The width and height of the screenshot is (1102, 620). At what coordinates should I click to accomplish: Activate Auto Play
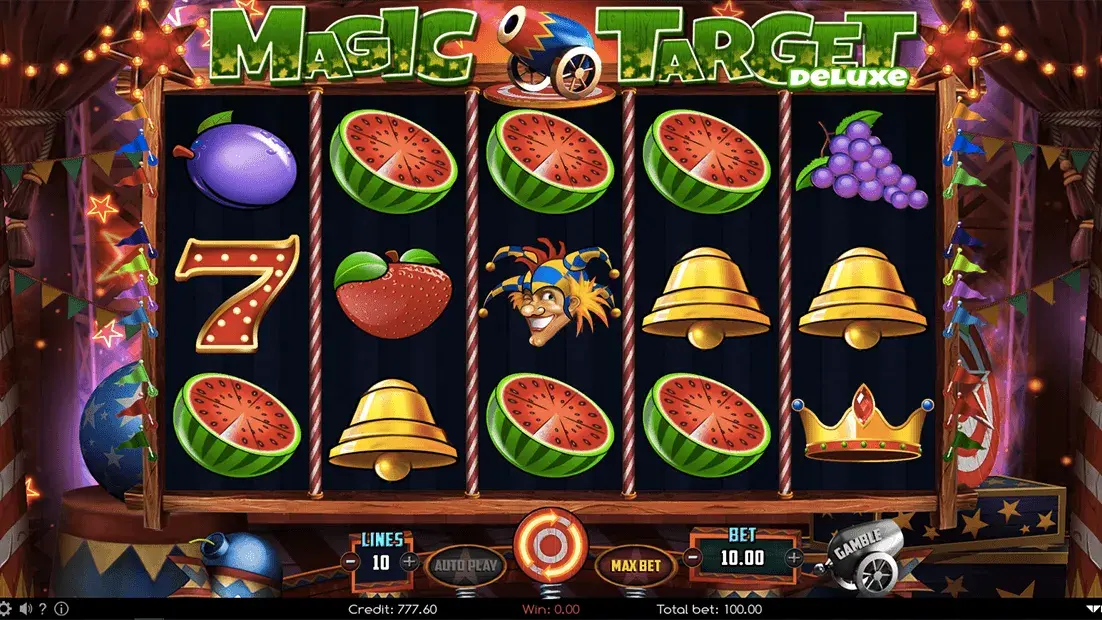(x=466, y=565)
